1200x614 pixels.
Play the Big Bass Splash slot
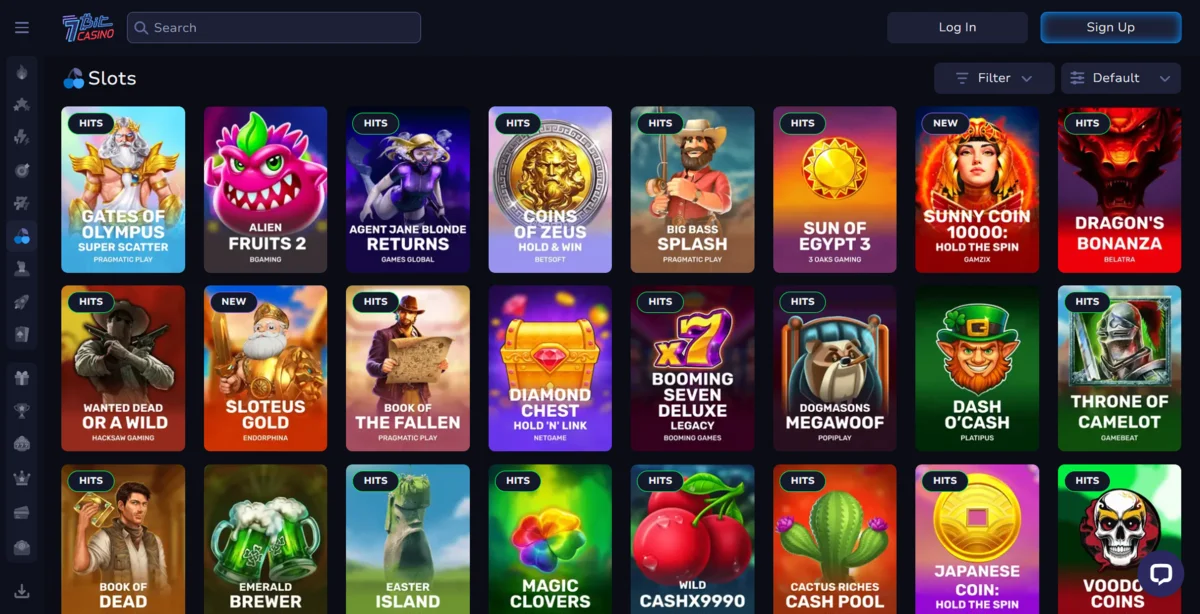(x=692, y=190)
